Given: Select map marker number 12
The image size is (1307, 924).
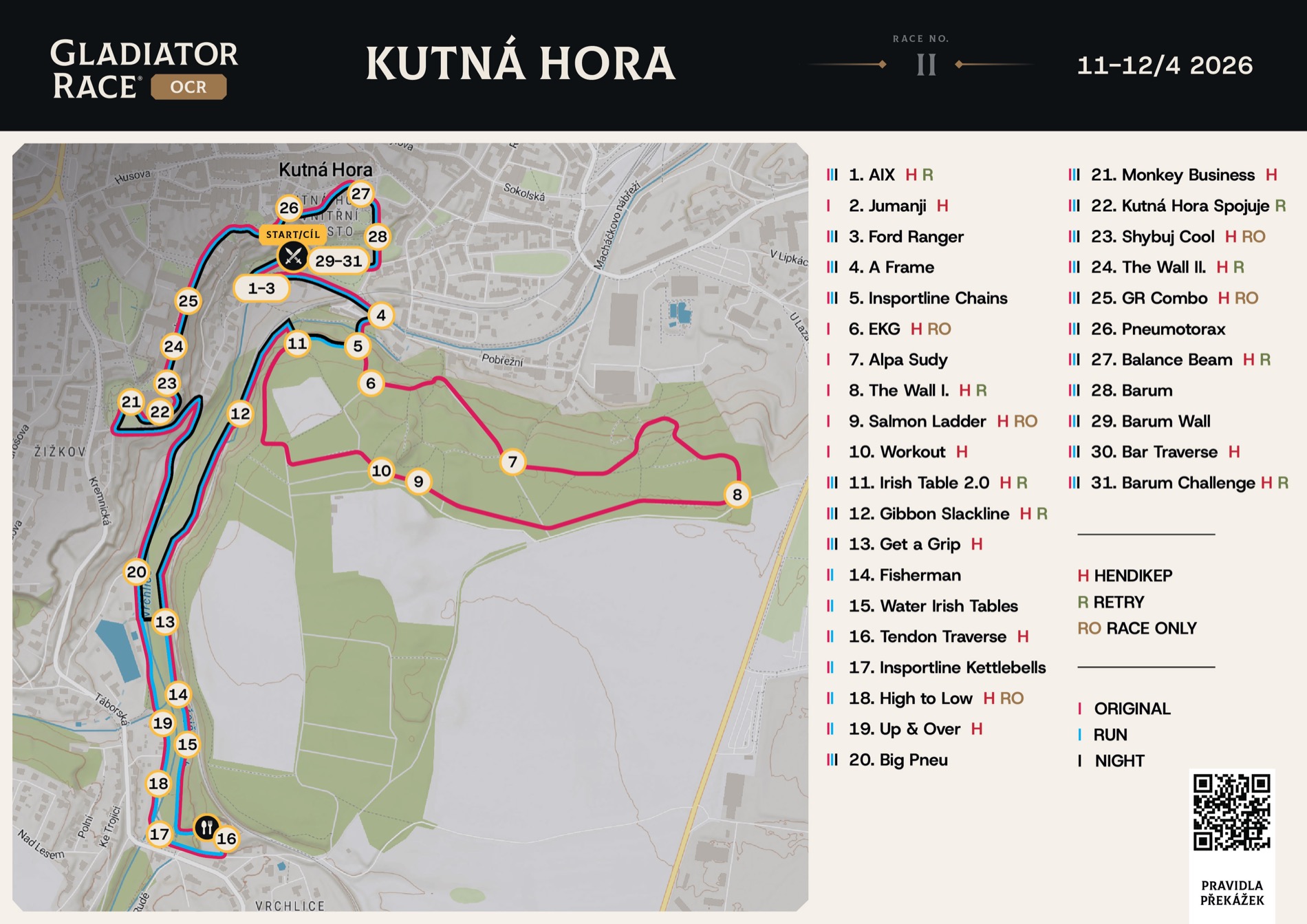Looking at the screenshot, I should pos(240,413).
